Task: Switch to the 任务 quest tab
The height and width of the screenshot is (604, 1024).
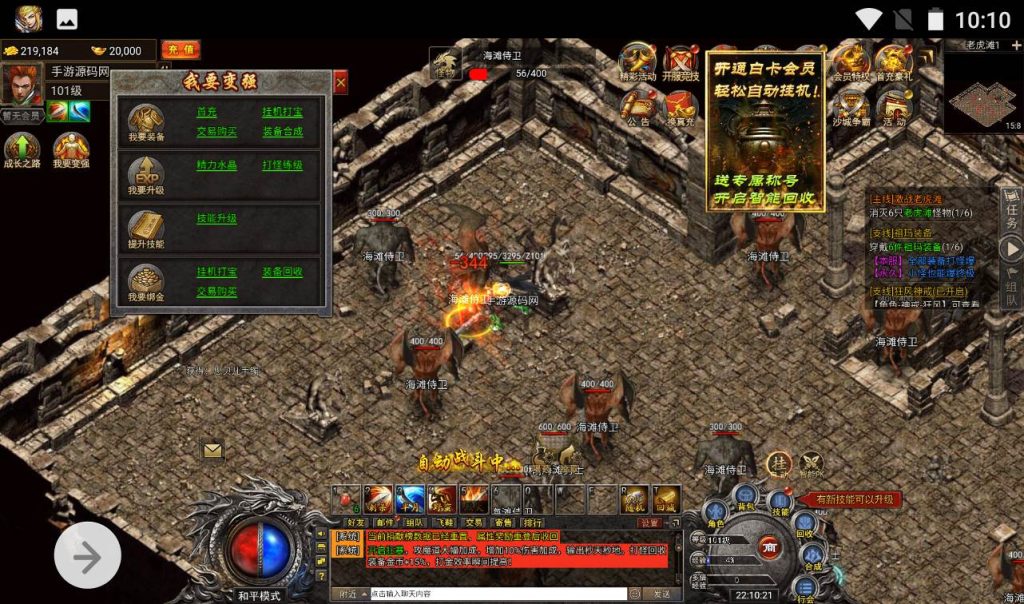Action: click(x=1011, y=213)
